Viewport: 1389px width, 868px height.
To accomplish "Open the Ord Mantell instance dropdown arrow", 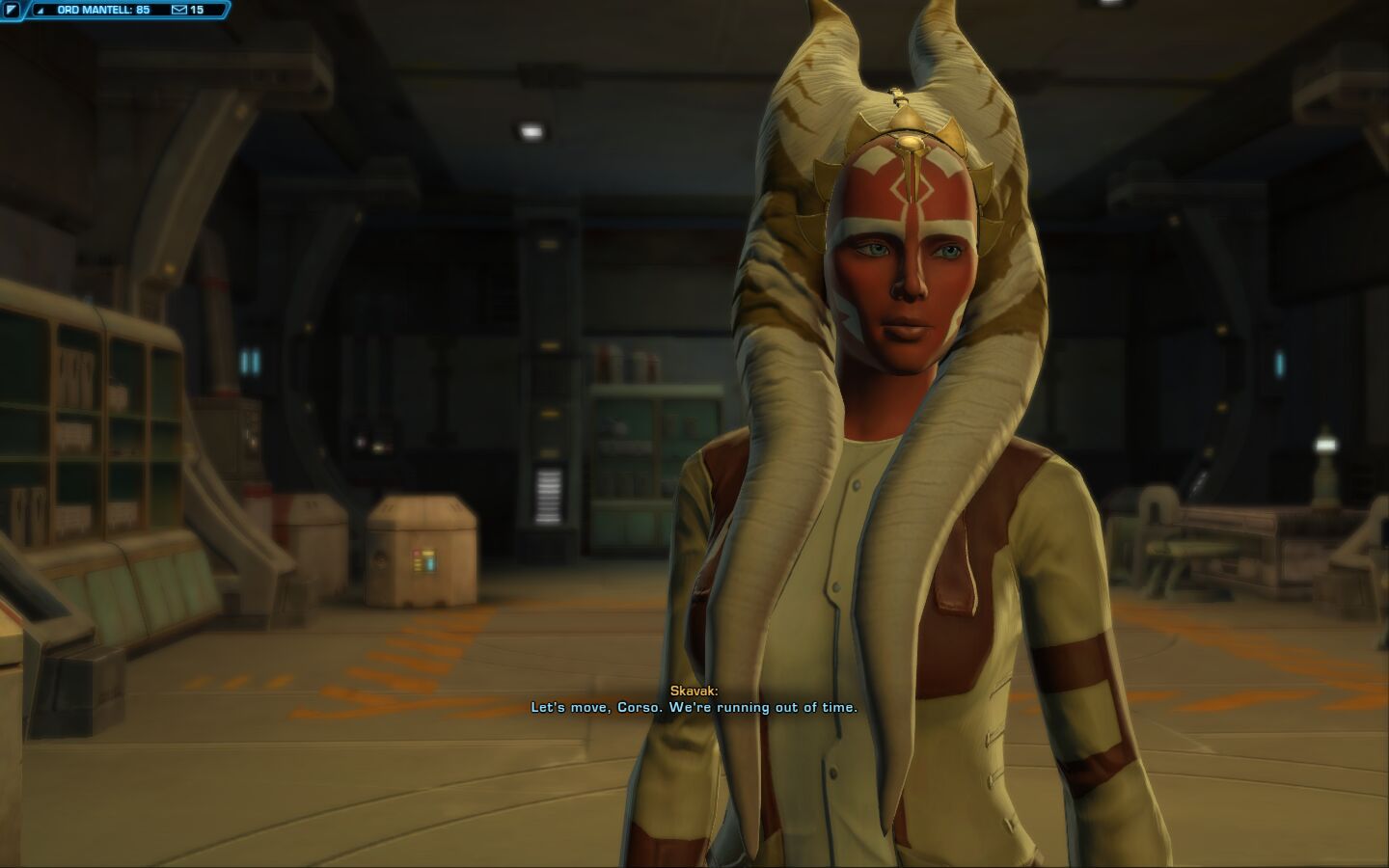I will tap(40, 10).
